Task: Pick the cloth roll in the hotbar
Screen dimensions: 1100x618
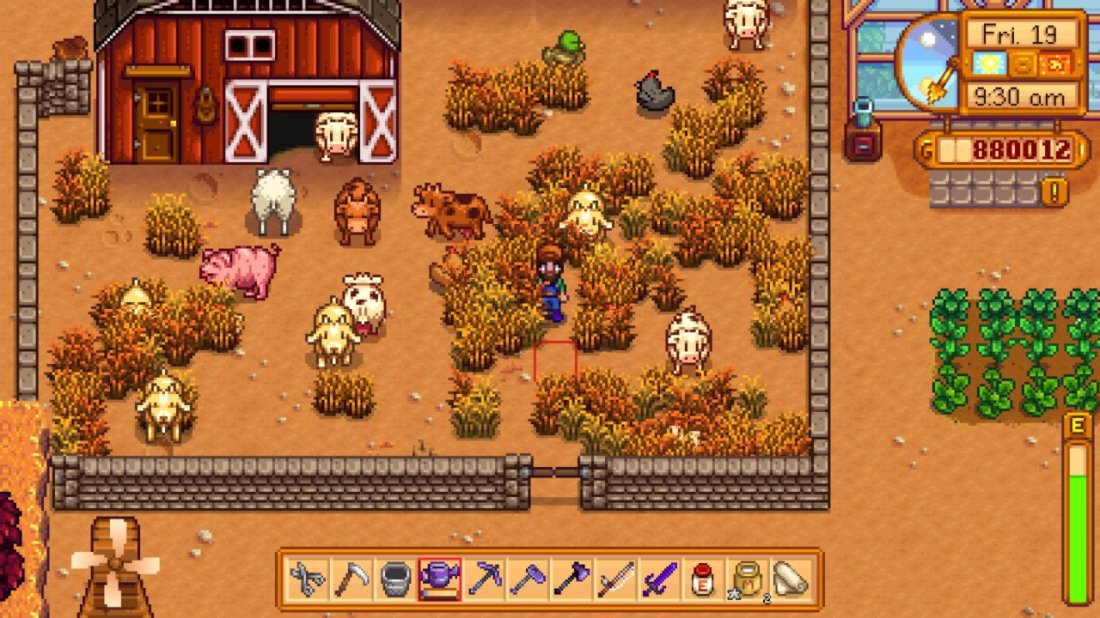Action: click(791, 579)
